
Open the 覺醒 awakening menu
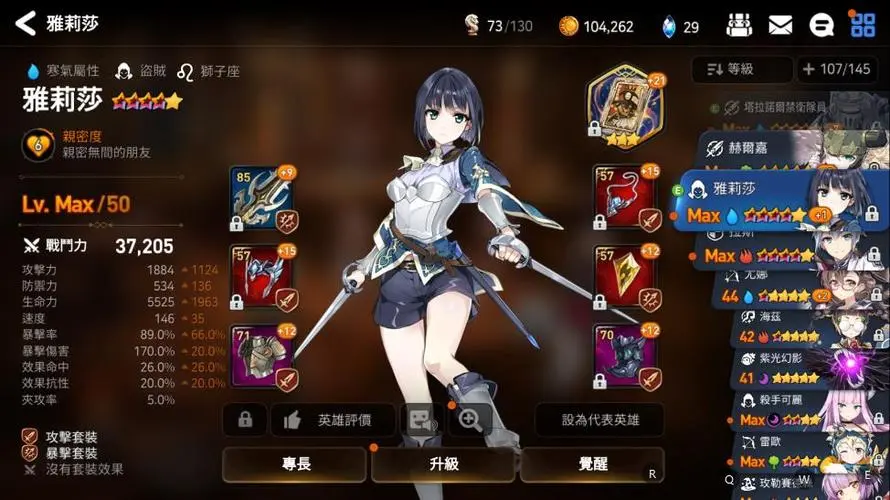(591, 465)
